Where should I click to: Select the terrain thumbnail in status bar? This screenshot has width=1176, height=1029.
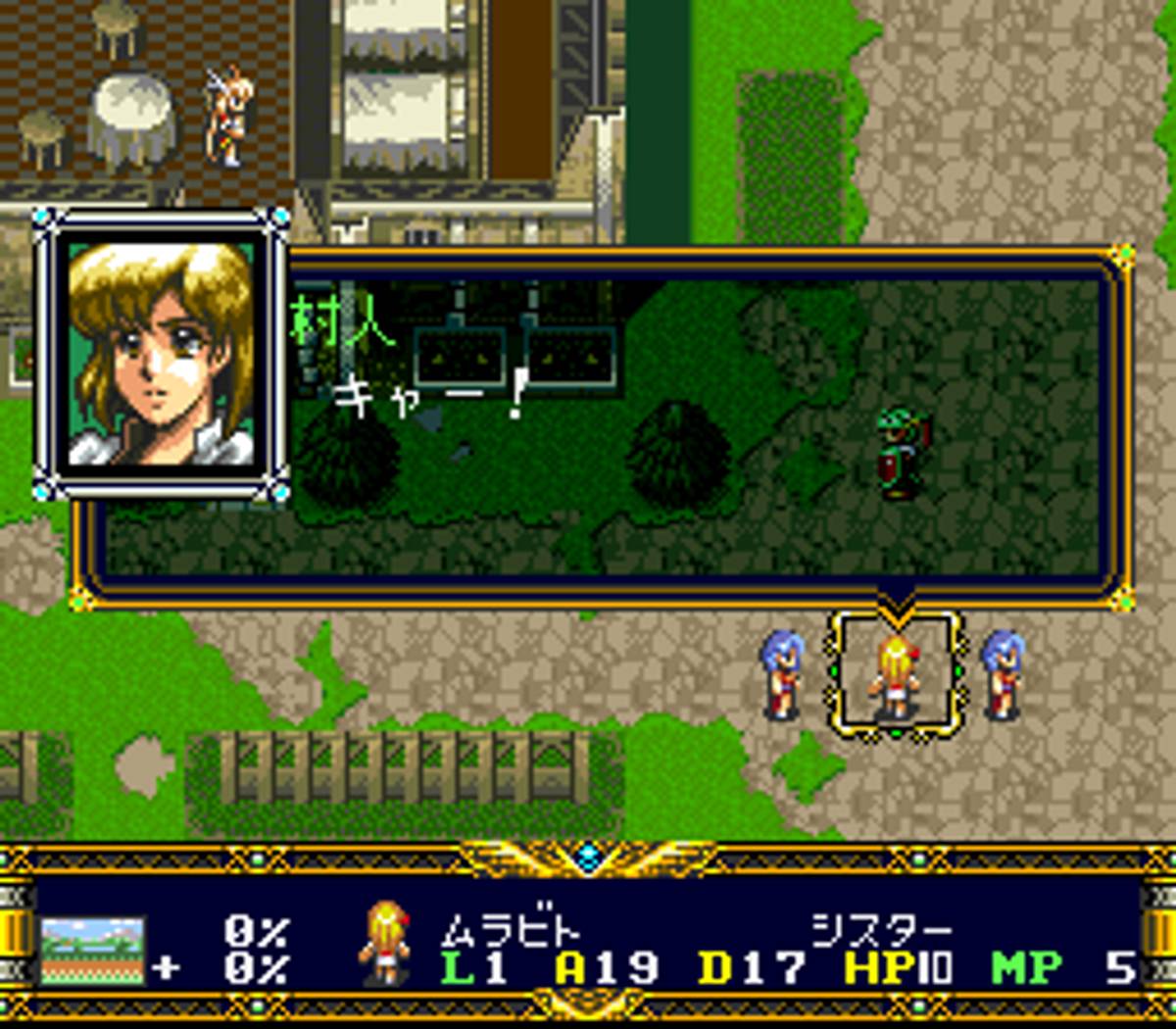[93, 950]
